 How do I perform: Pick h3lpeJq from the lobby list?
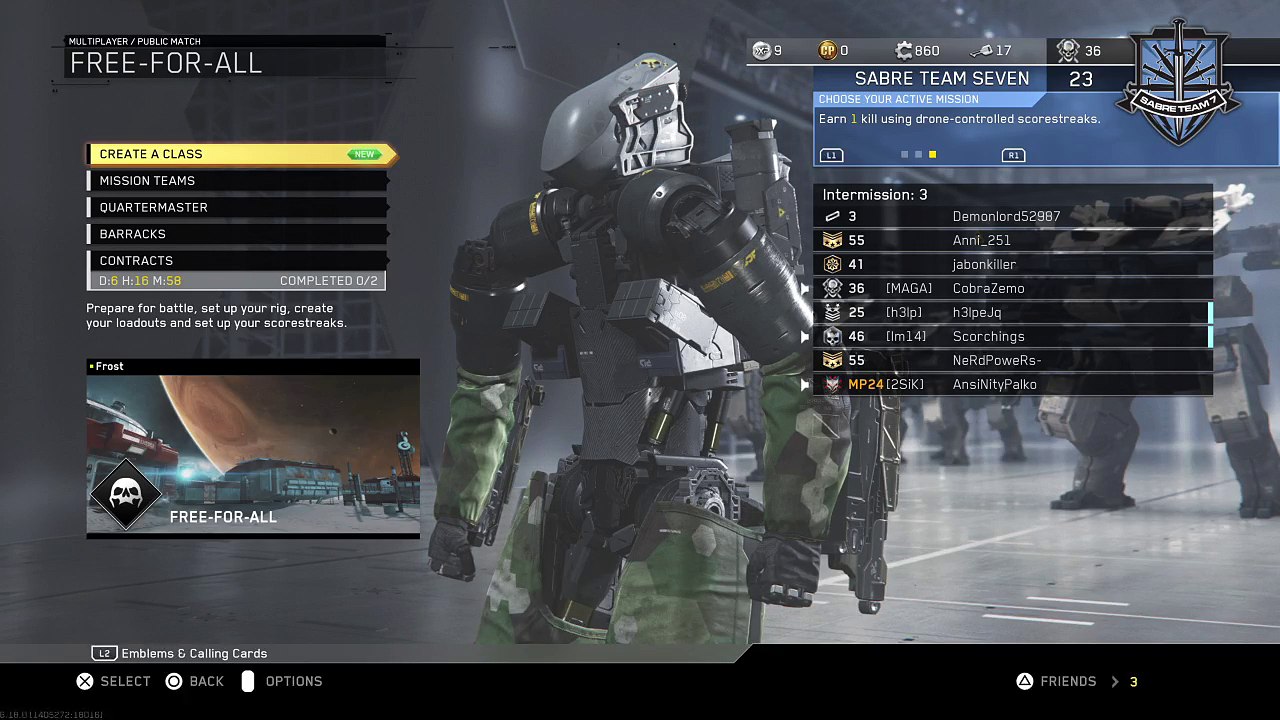[1012, 312]
